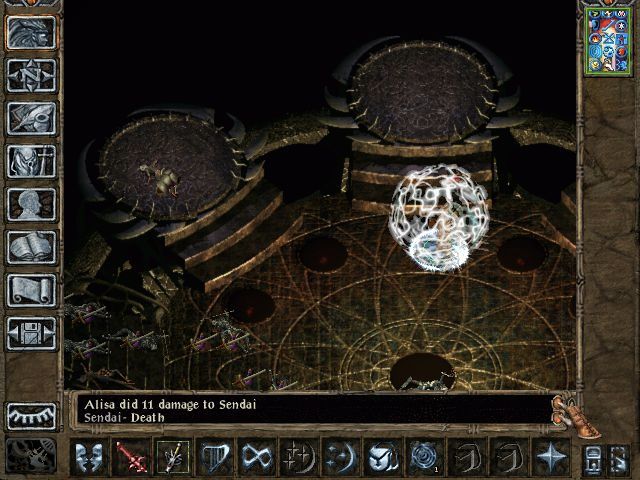This screenshot has height=480, width=640.
Task: Open the area map screen
Action: 31,75
